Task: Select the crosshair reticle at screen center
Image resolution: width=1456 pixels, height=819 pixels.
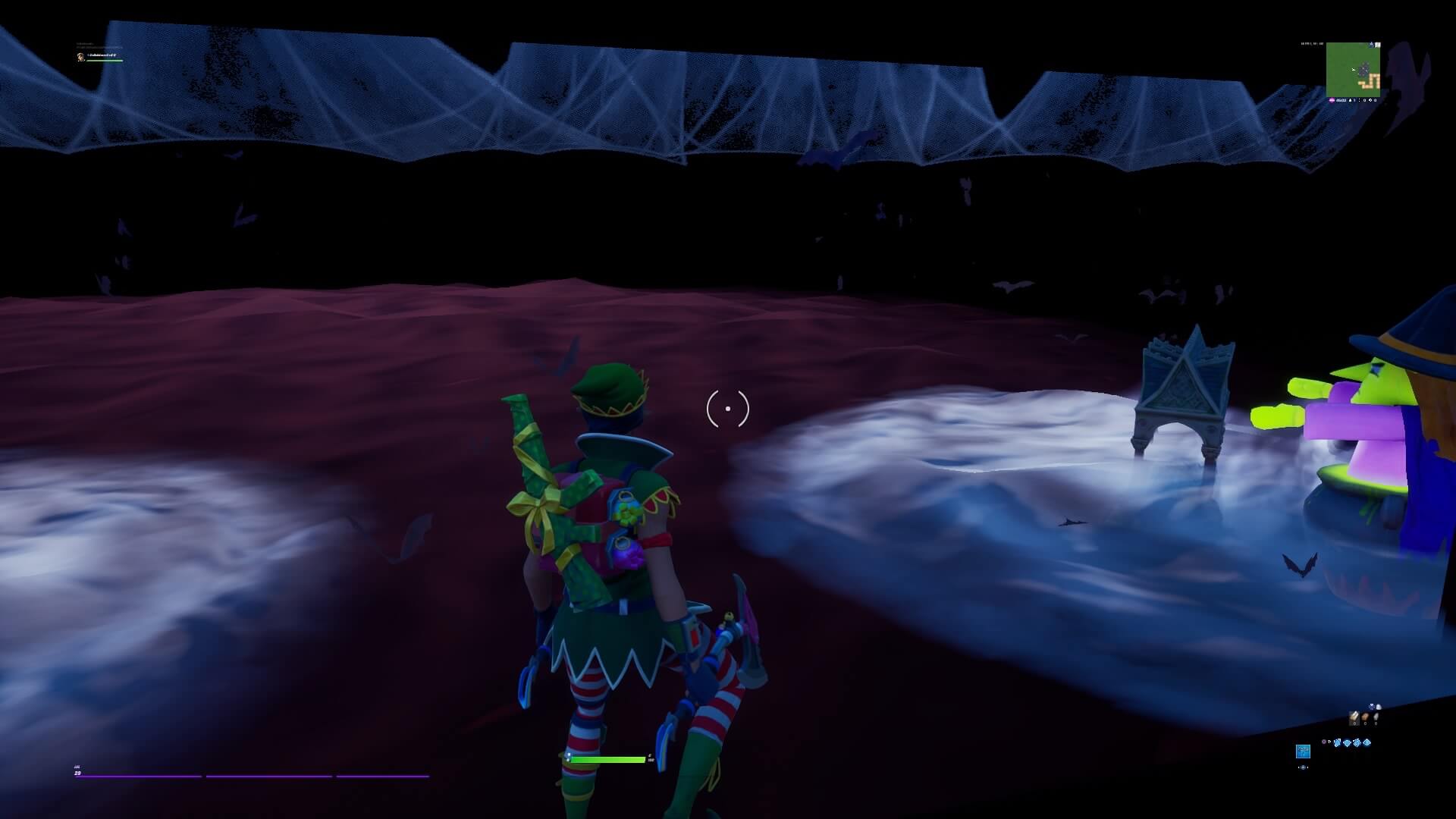Action: pos(727,408)
